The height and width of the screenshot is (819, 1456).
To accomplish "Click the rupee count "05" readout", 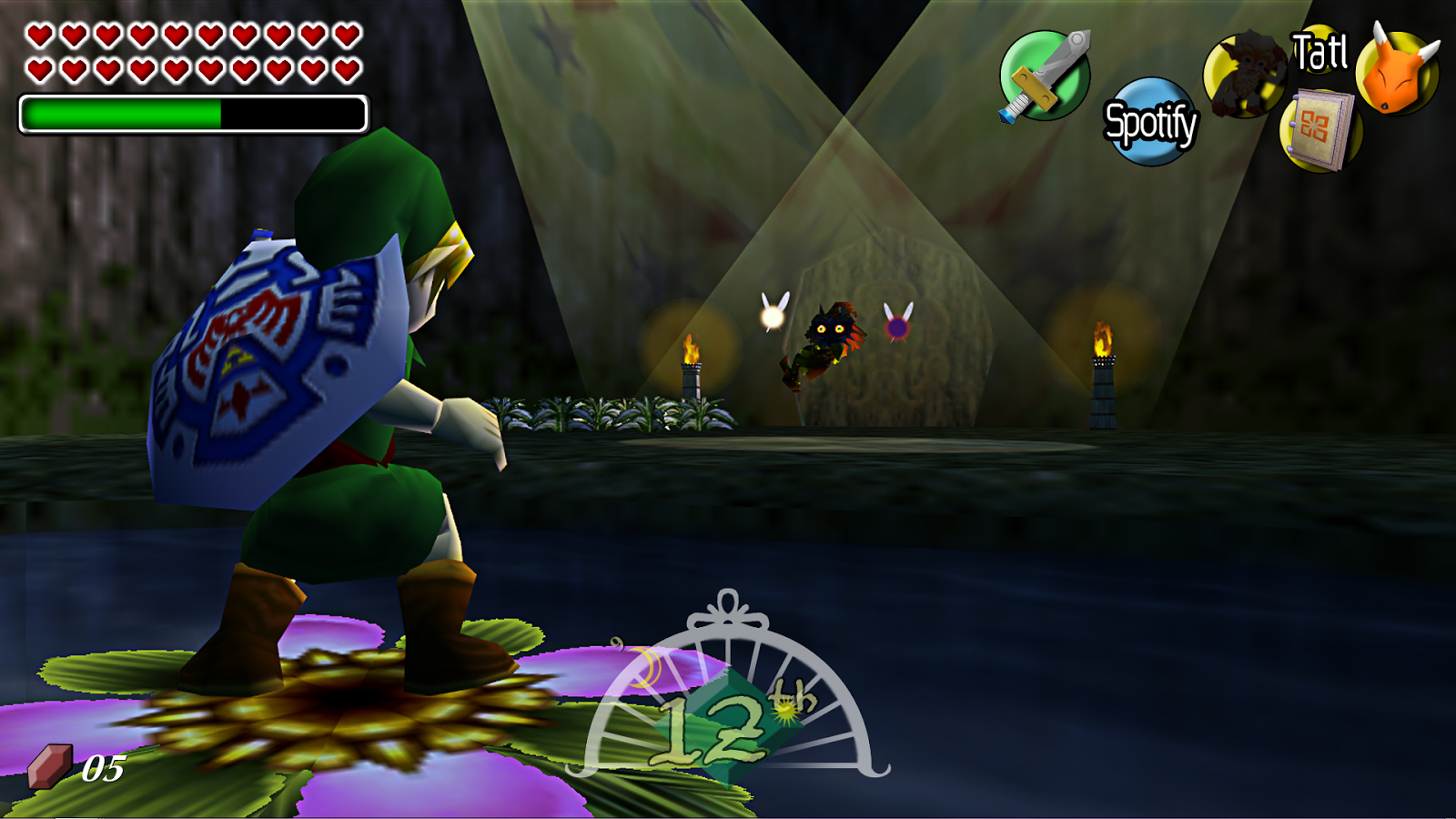I will tap(103, 767).
